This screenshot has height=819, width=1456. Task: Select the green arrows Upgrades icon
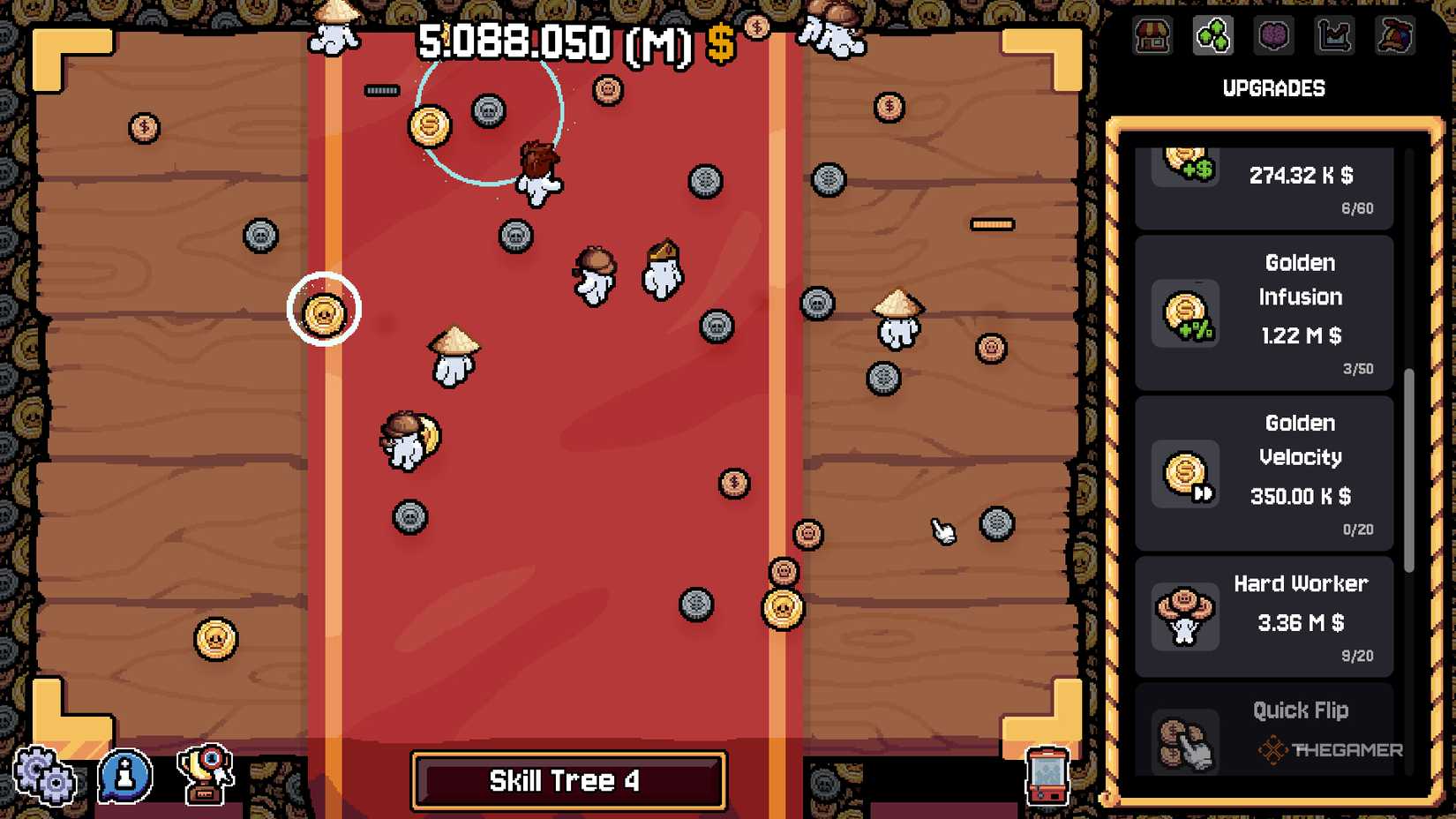pos(1212,37)
